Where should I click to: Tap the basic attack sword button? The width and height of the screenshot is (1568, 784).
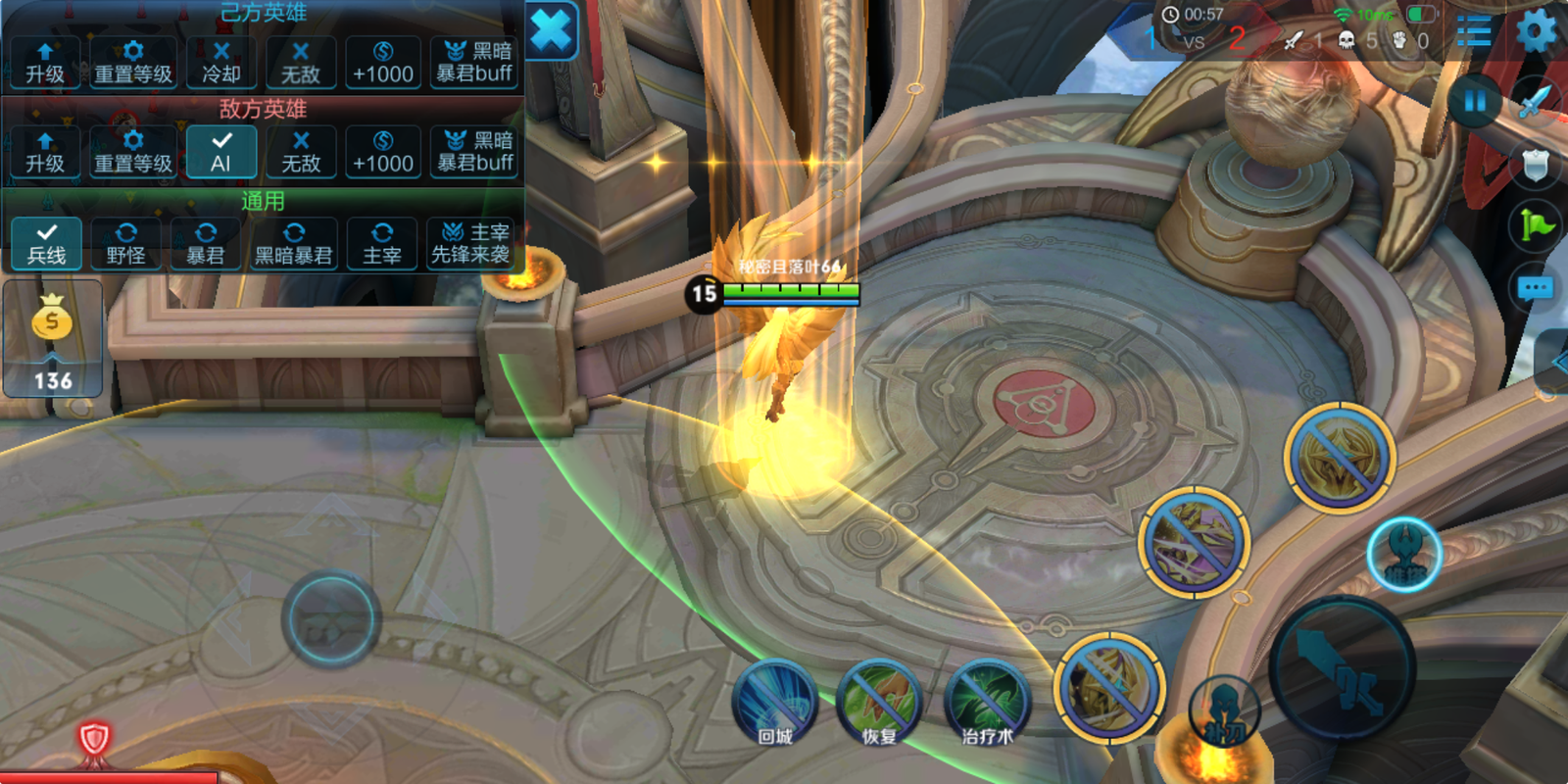(1342, 668)
